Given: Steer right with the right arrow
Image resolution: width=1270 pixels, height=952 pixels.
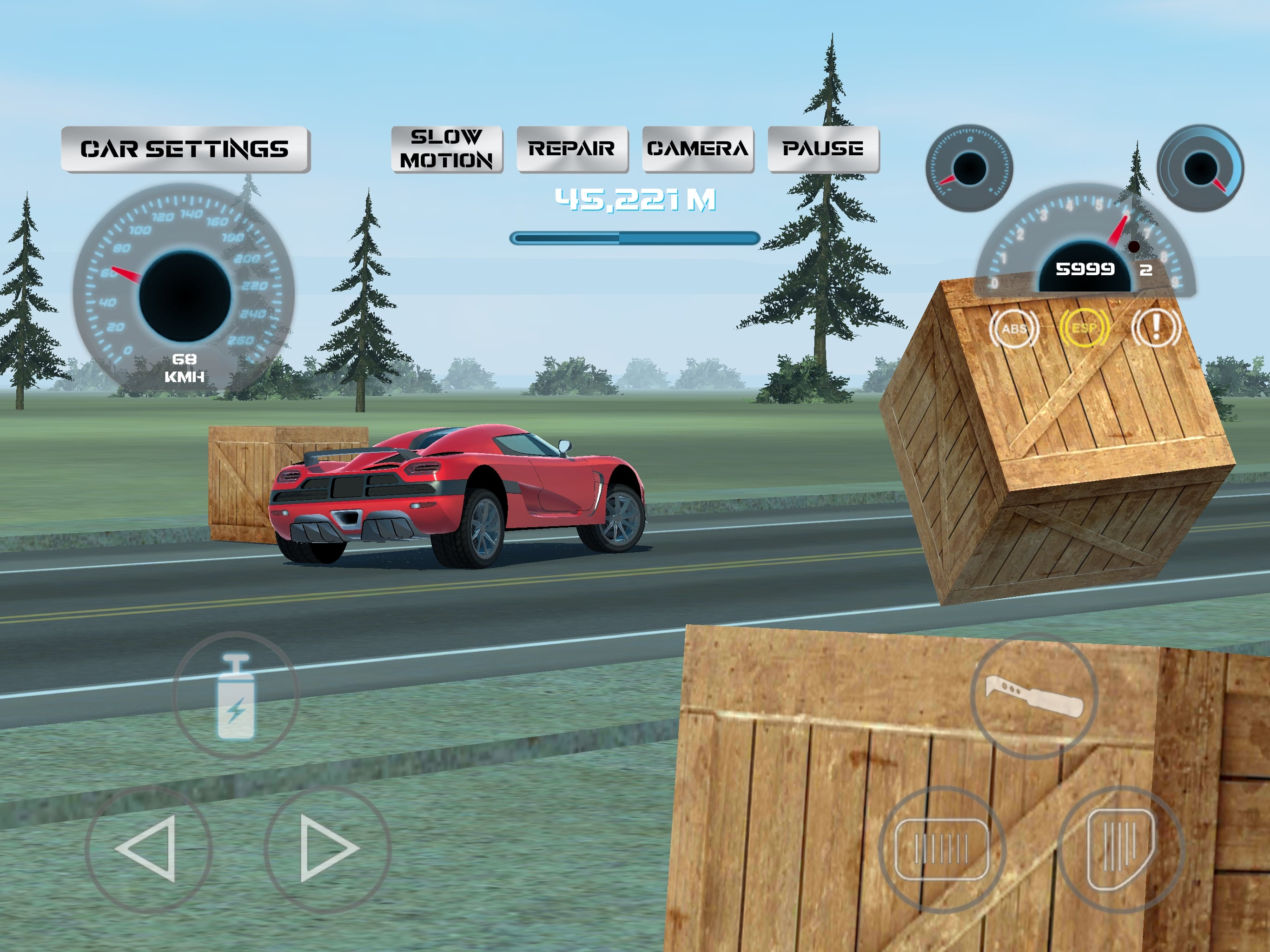Looking at the screenshot, I should point(327,849).
